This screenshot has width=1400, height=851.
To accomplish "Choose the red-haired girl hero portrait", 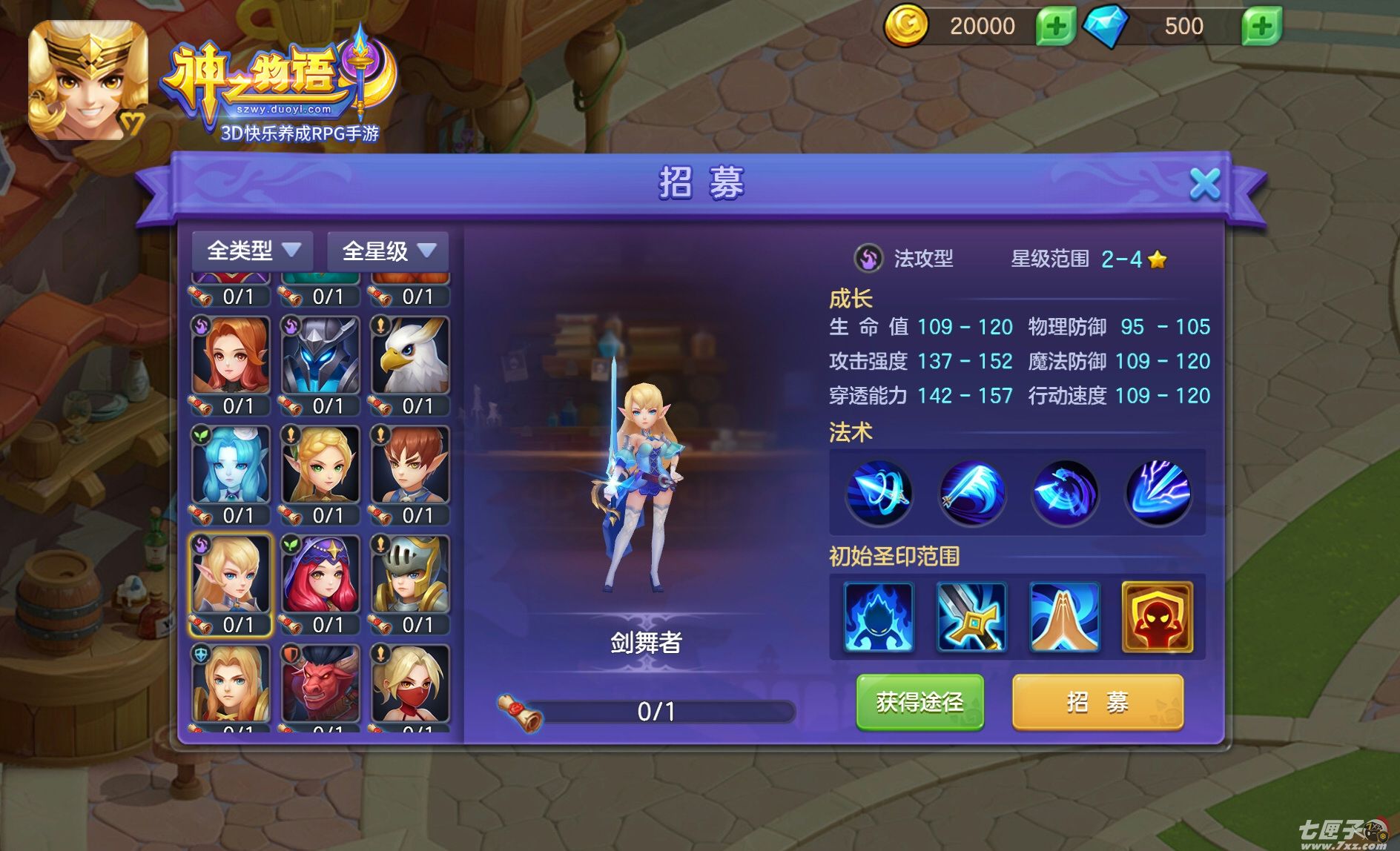I will [231, 356].
